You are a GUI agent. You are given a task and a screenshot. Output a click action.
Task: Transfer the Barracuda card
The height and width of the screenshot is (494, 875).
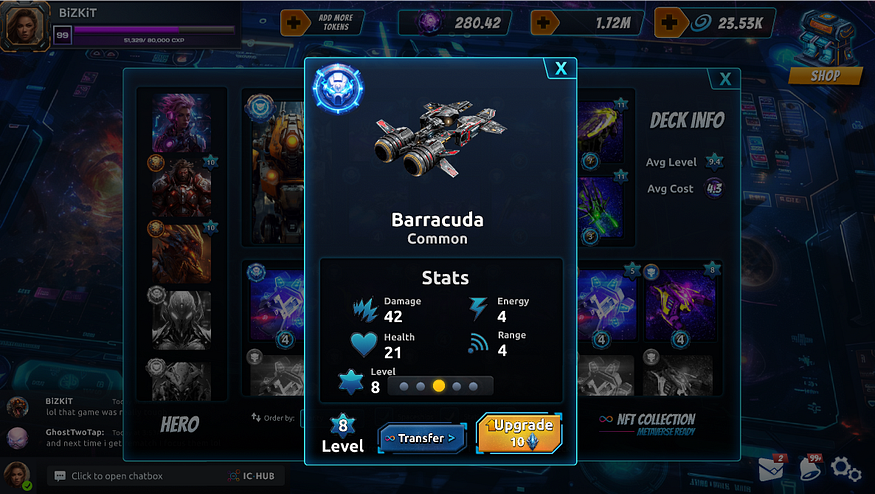pos(421,438)
